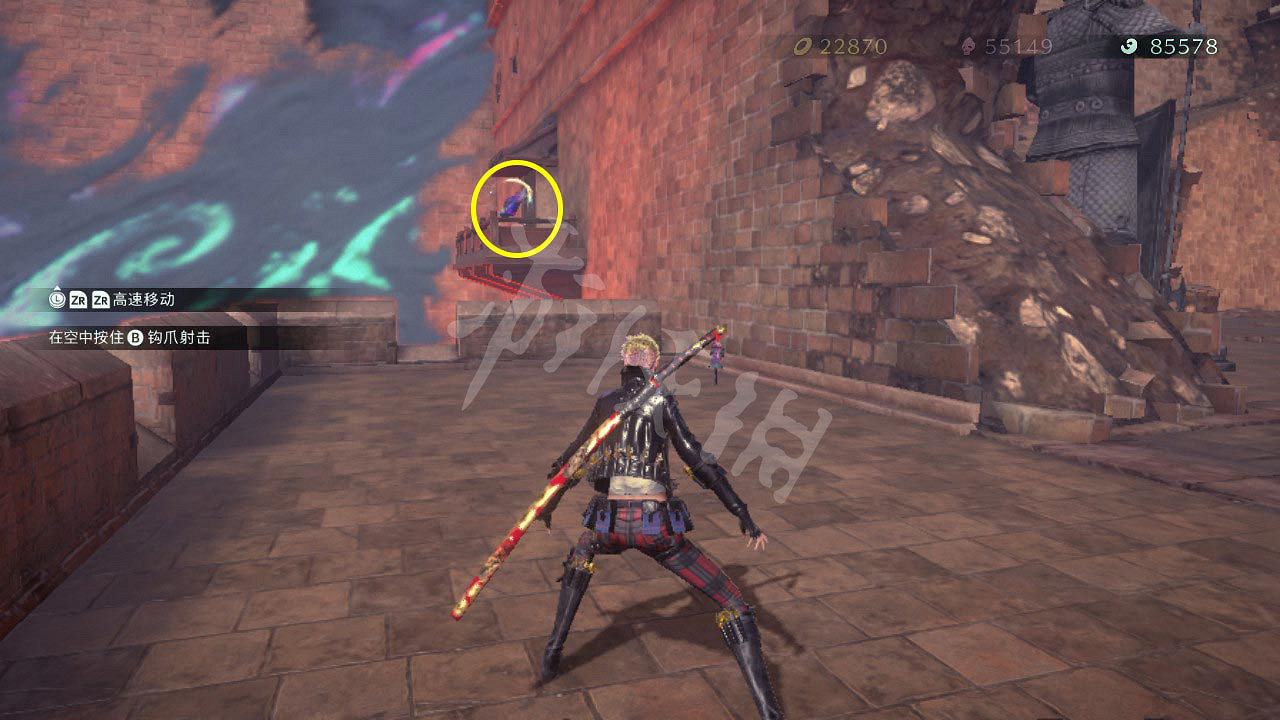Click the circled collectible marker

(x=513, y=204)
